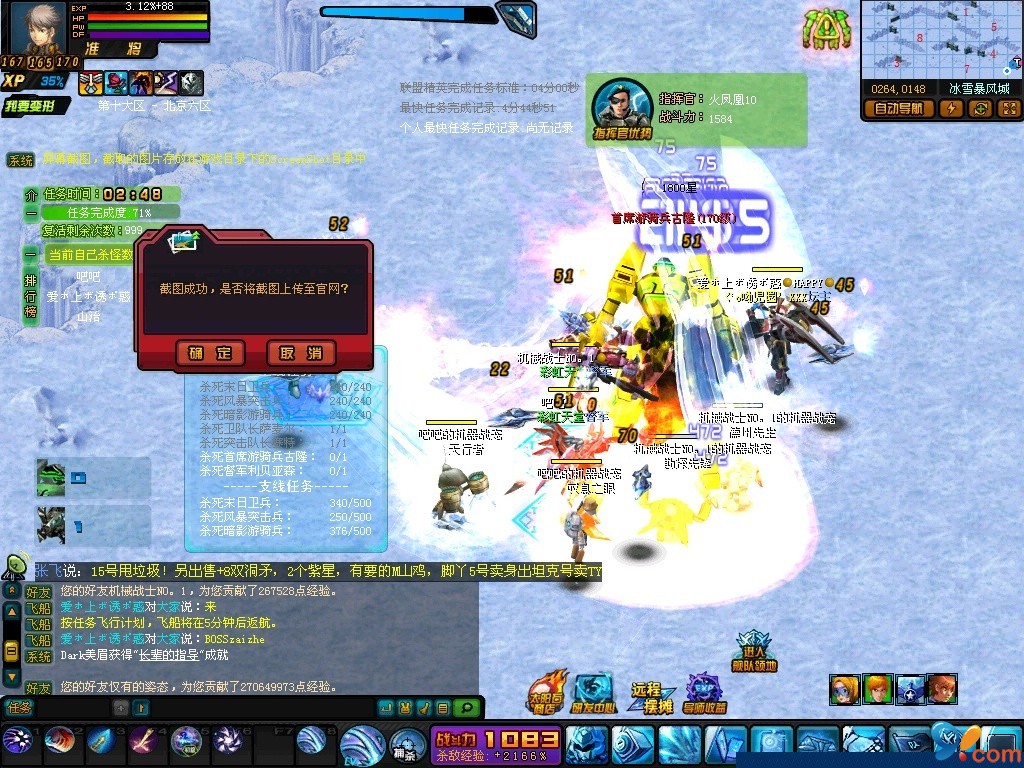
Task: Click the green magnifier button above the hotbar
Action: 466,708
